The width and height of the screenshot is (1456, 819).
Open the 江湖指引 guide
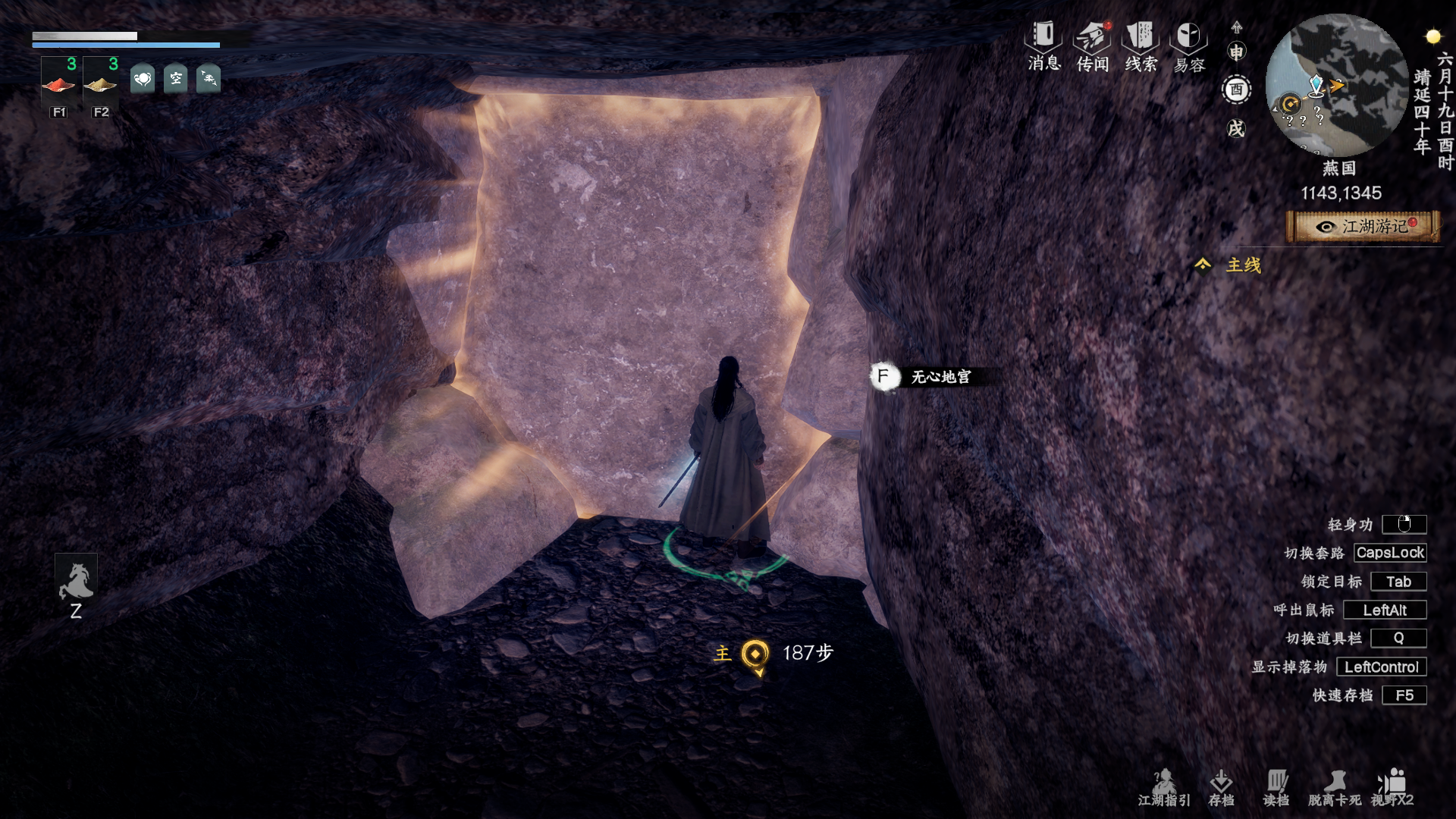tap(1164, 787)
